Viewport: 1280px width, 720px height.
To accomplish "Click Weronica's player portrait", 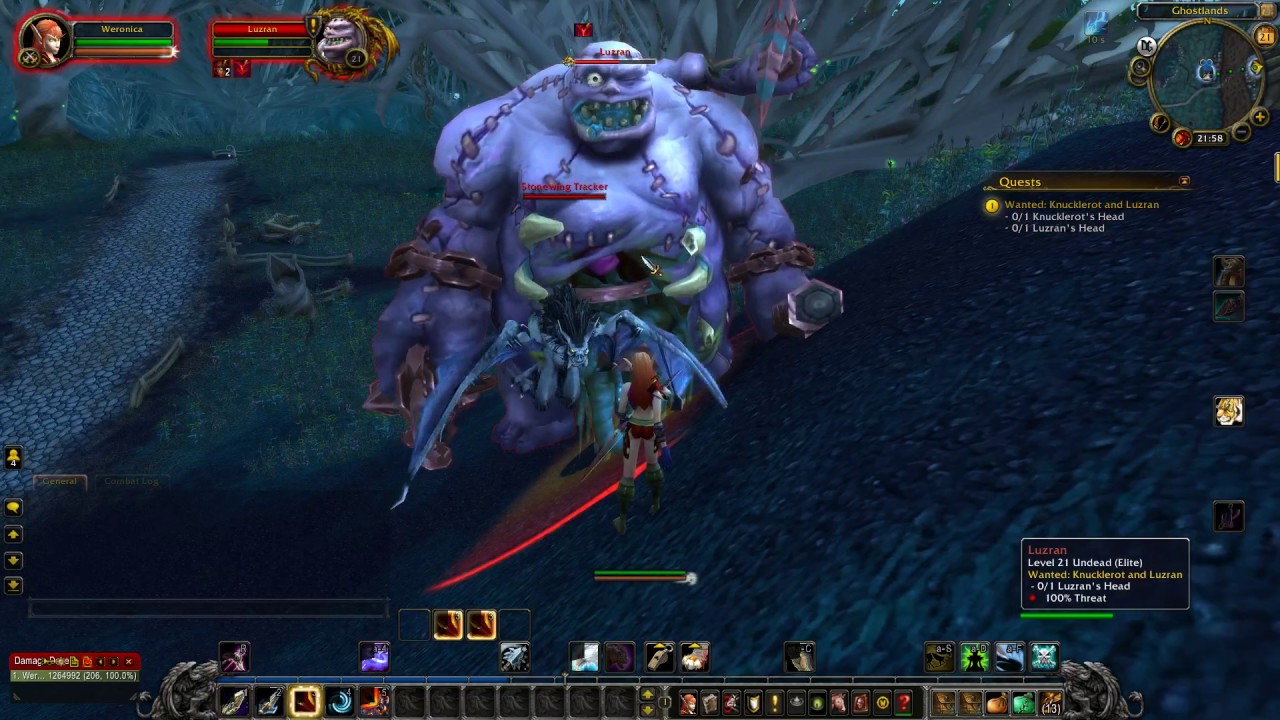I will [x=45, y=42].
